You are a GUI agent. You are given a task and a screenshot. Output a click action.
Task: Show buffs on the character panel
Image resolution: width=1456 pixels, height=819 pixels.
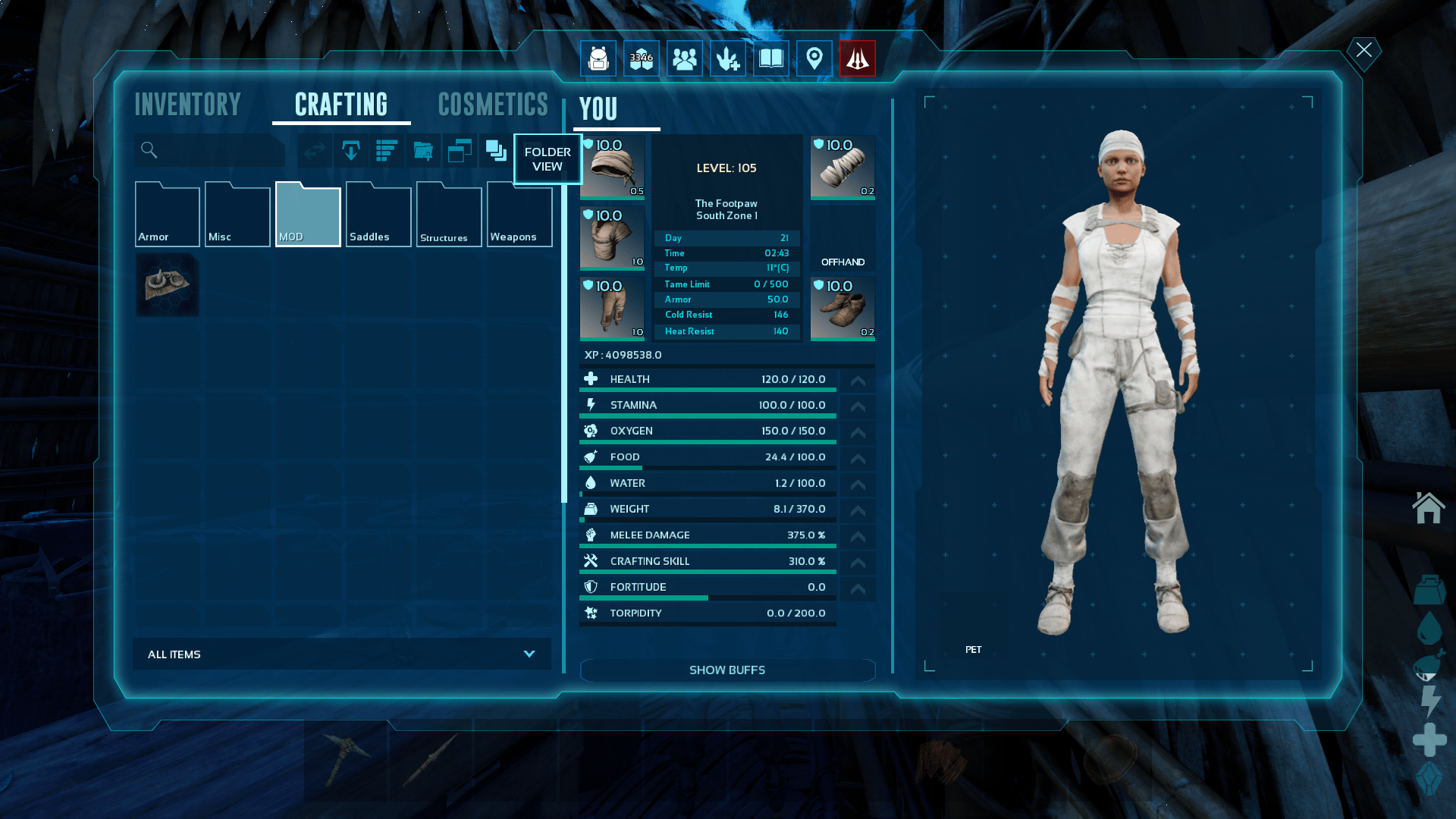[726, 670]
